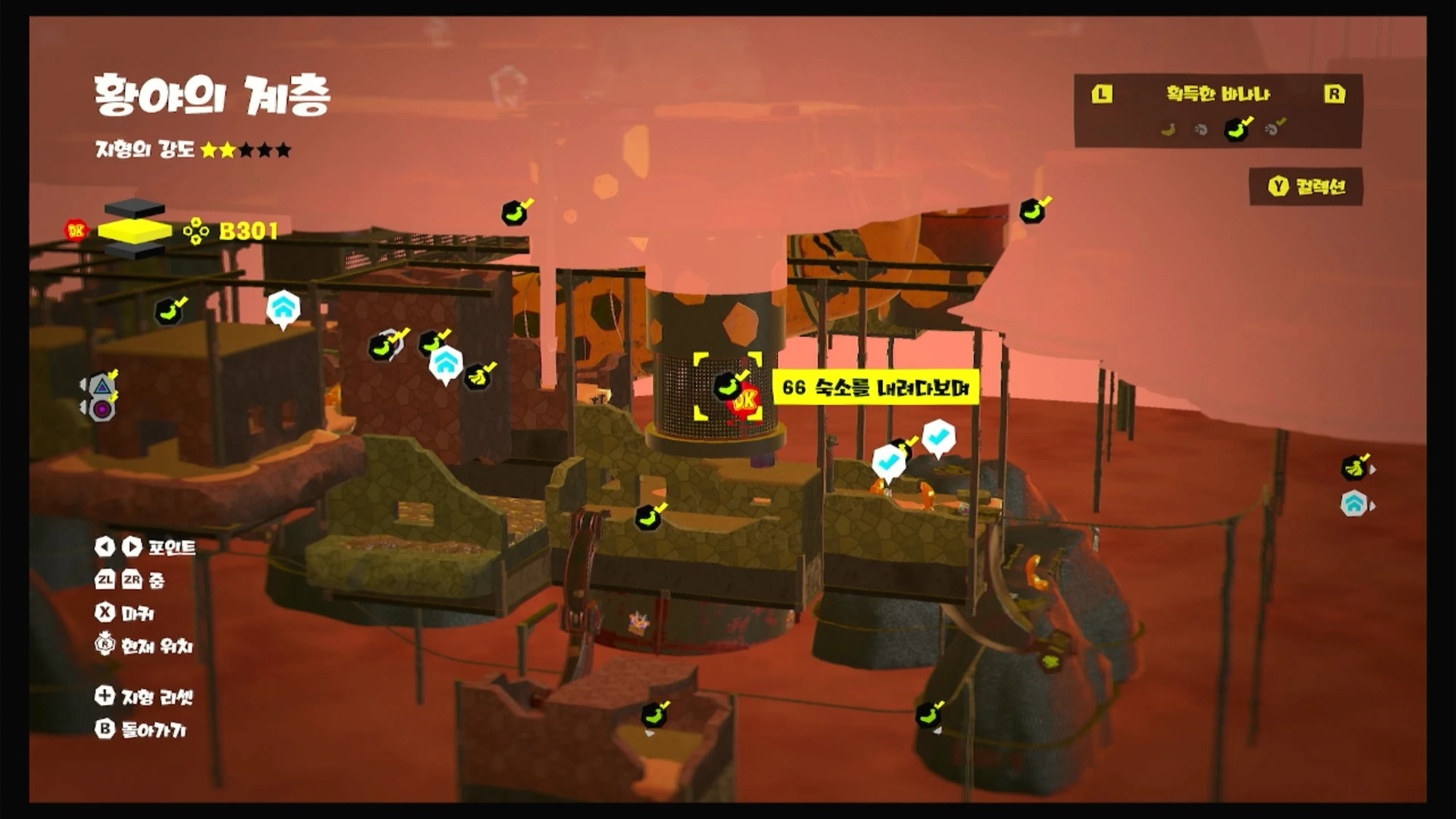Click the off-screen house indicator on the right edge
The height and width of the screenshot is (819, 1456).
click(1354, 504)
